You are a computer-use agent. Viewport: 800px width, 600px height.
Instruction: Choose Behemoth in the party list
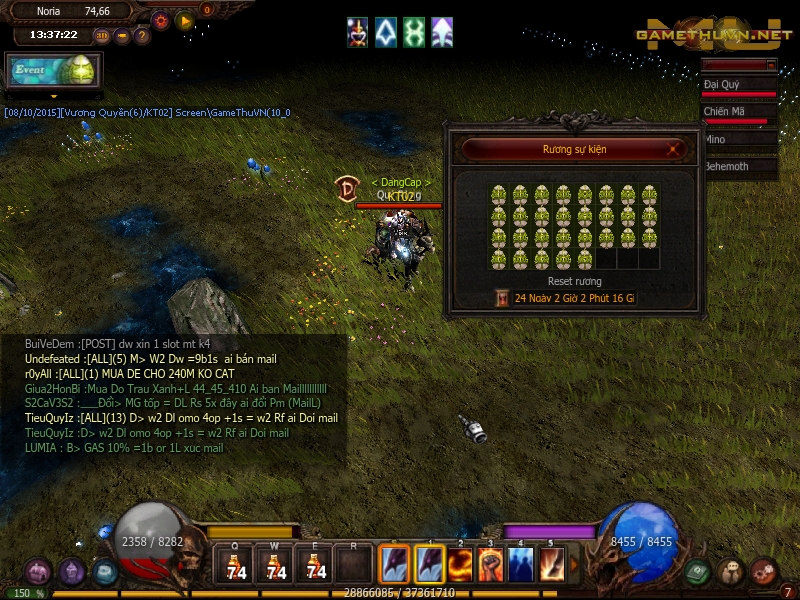point(740,167)
